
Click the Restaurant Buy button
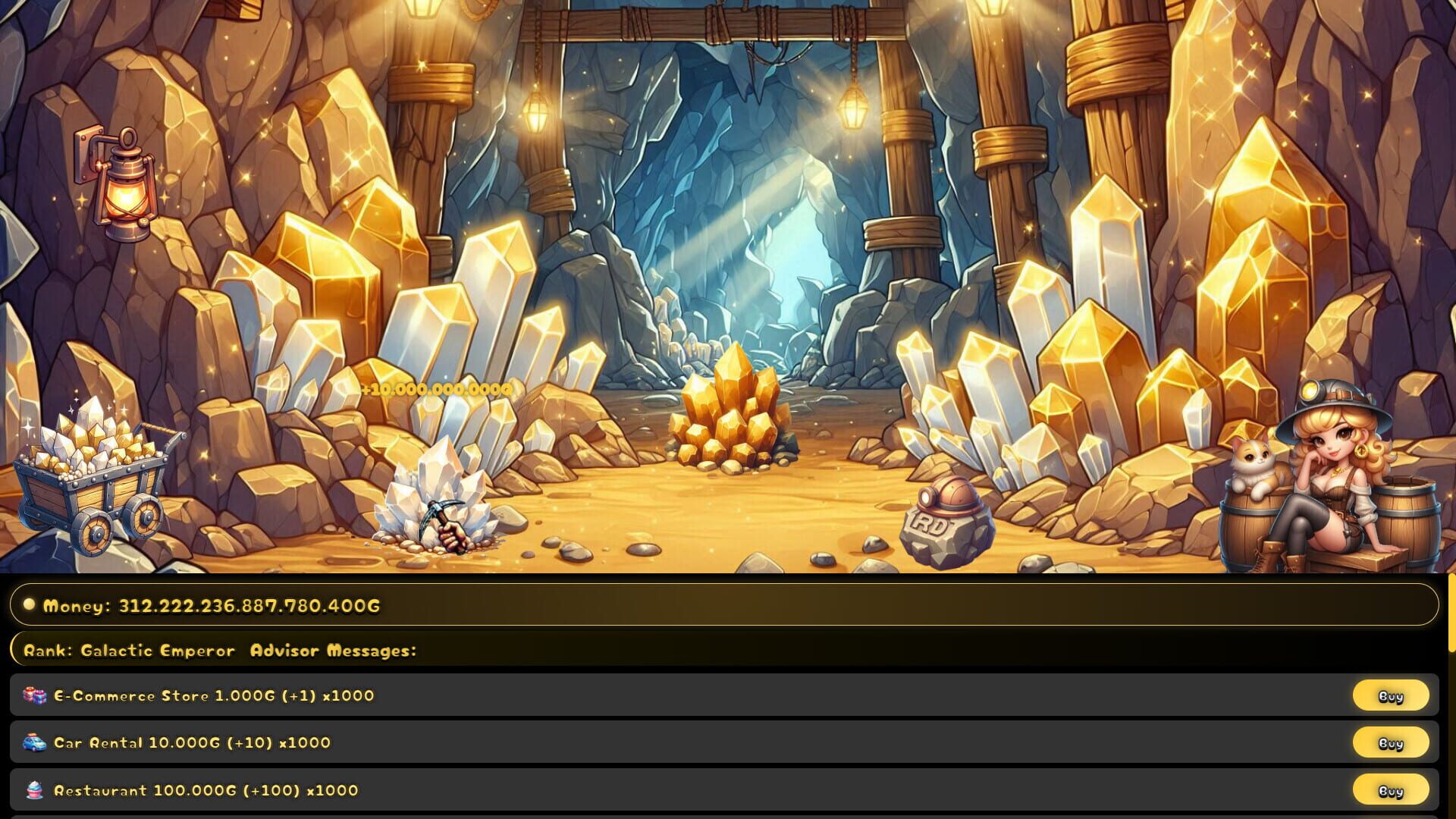click(1391, 790)
